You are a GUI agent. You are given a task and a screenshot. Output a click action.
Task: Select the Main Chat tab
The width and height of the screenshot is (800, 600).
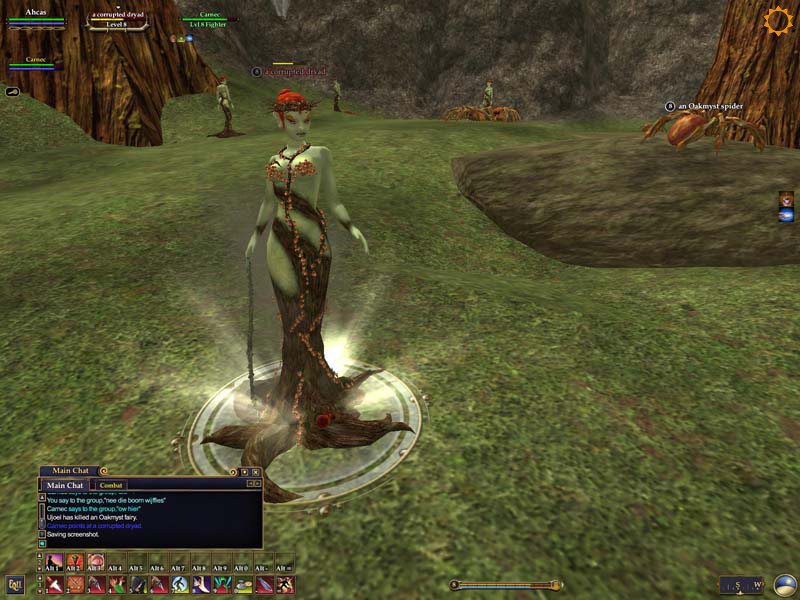click(68, 485)
